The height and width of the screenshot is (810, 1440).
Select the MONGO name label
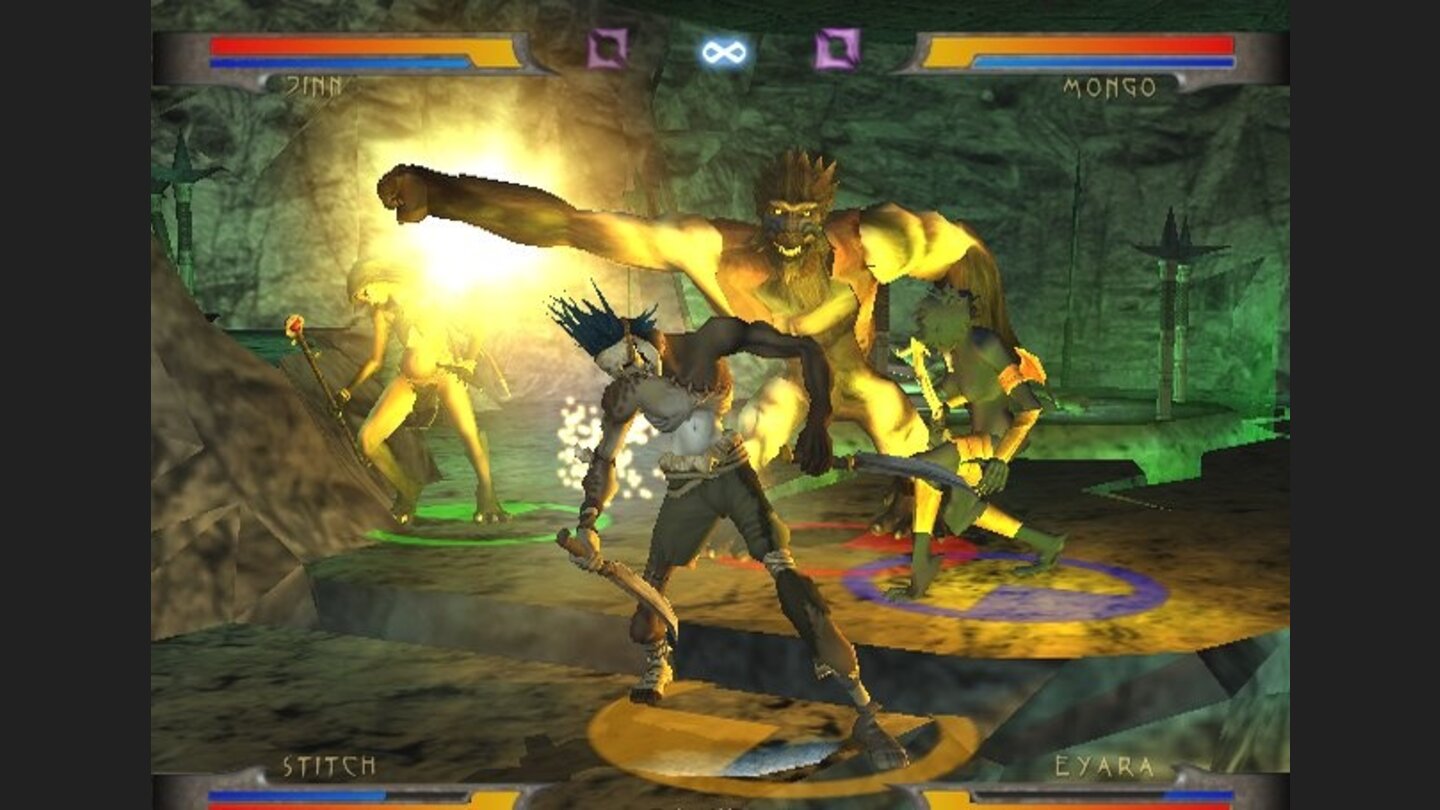1110,87
